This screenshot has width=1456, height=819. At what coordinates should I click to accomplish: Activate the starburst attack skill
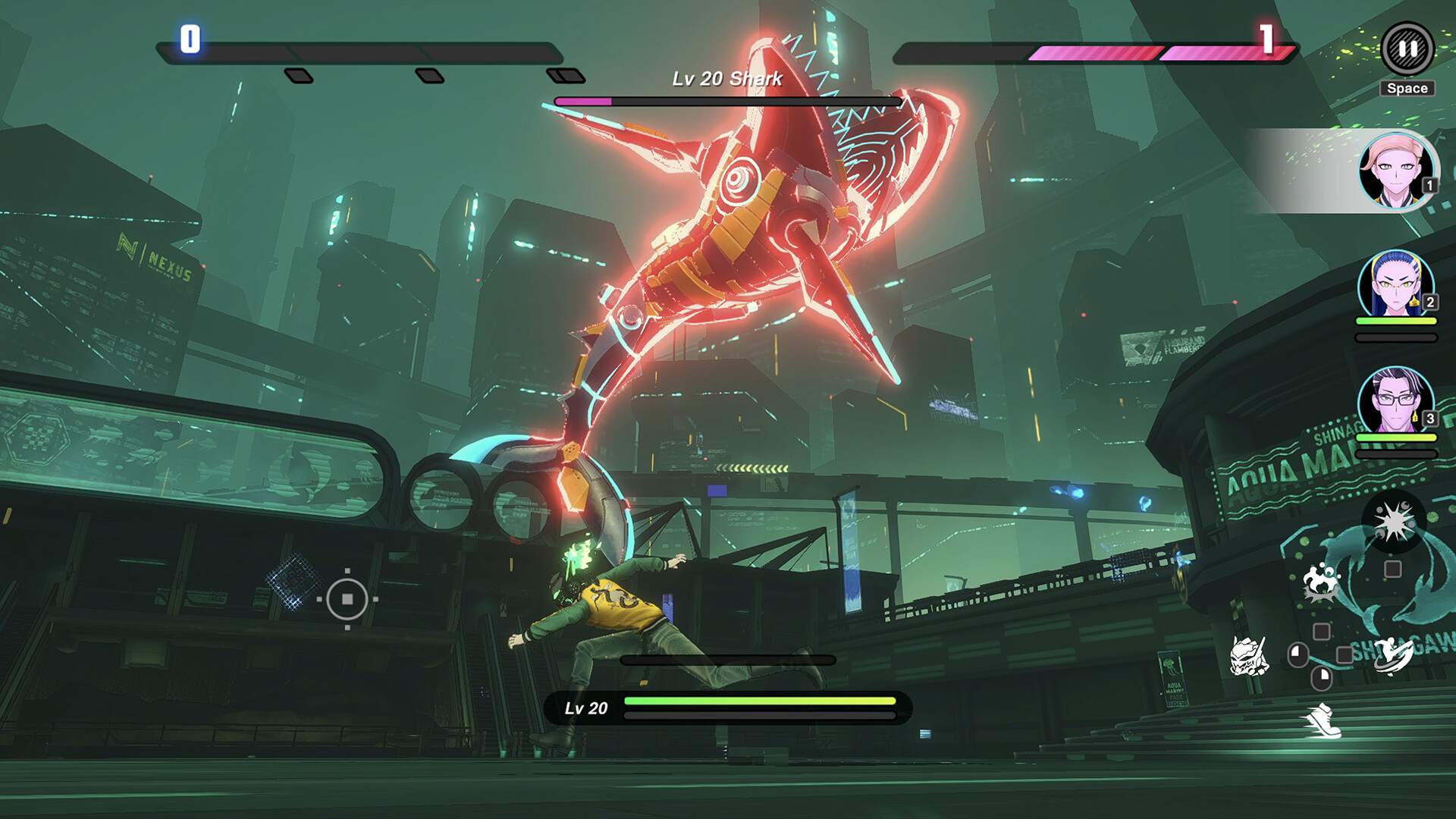1394,522
